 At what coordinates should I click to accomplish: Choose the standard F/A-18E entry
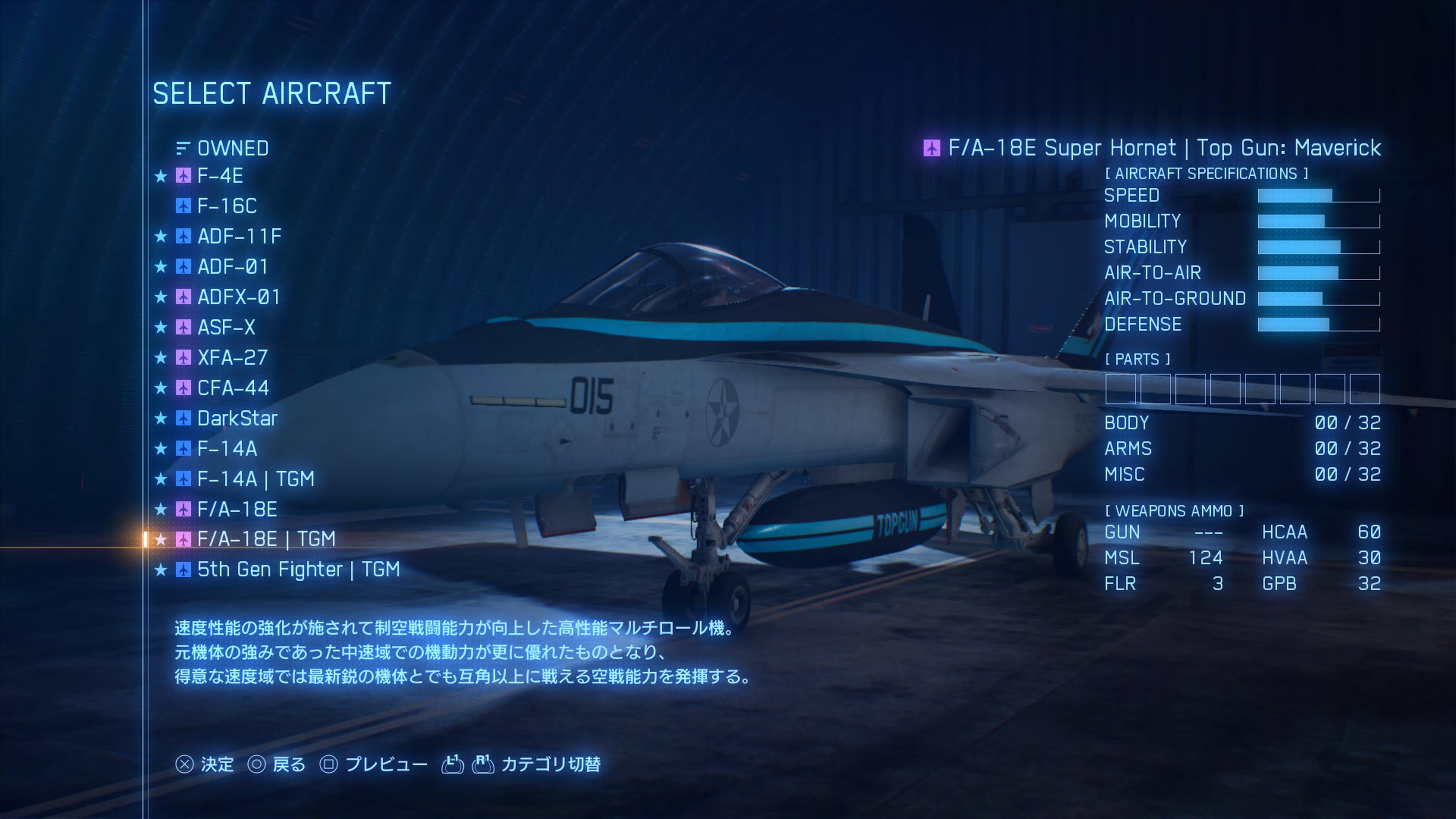[x=237, y=509]
